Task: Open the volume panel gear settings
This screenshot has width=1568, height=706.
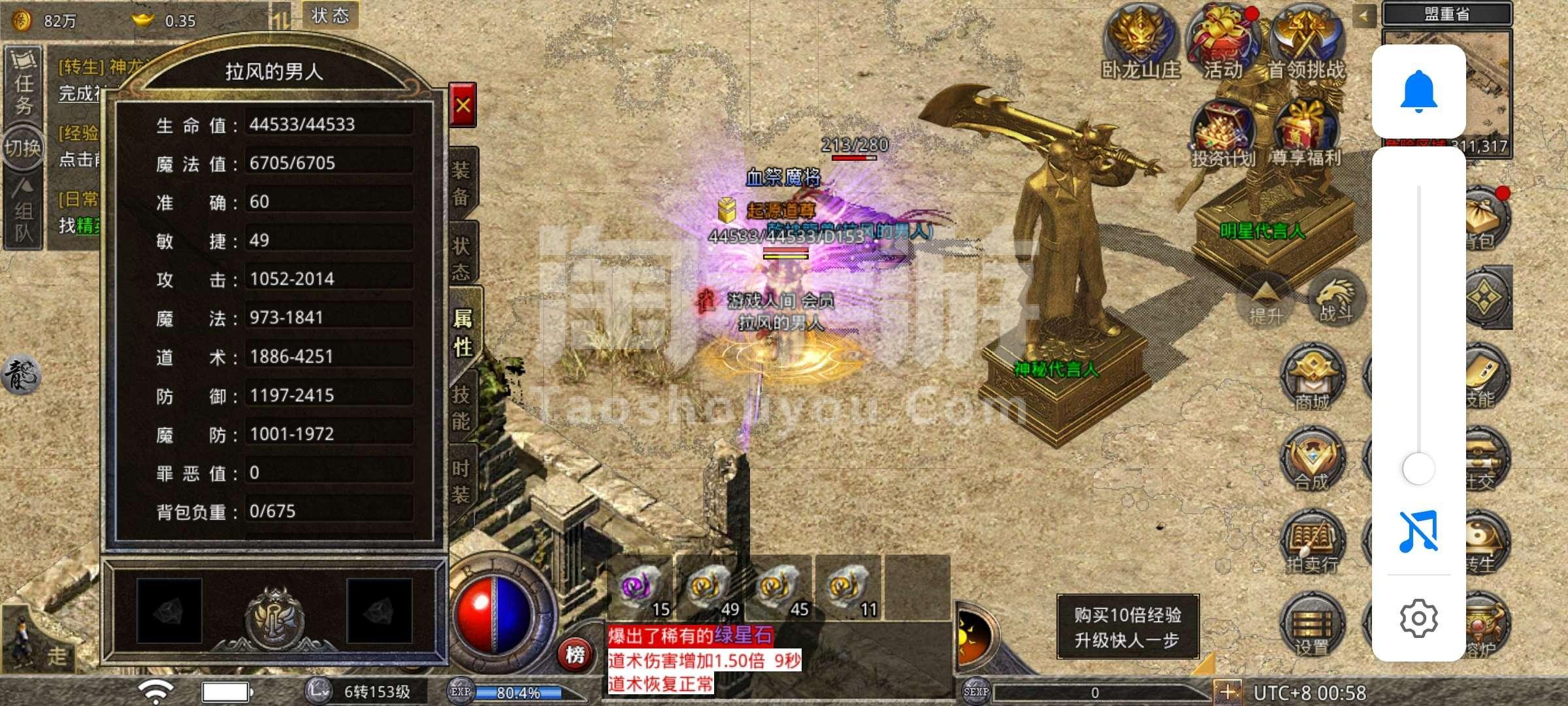Action: tap(1418, 618)
